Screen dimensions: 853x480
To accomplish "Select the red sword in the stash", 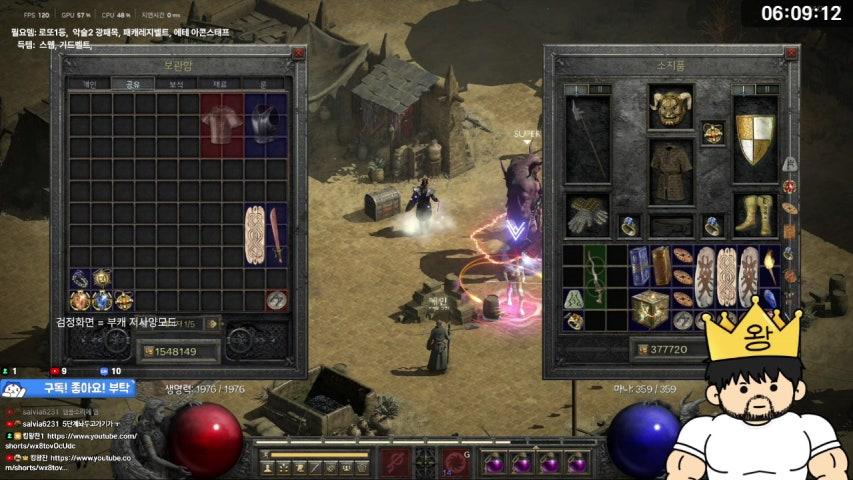I will [x=275, y=235].
